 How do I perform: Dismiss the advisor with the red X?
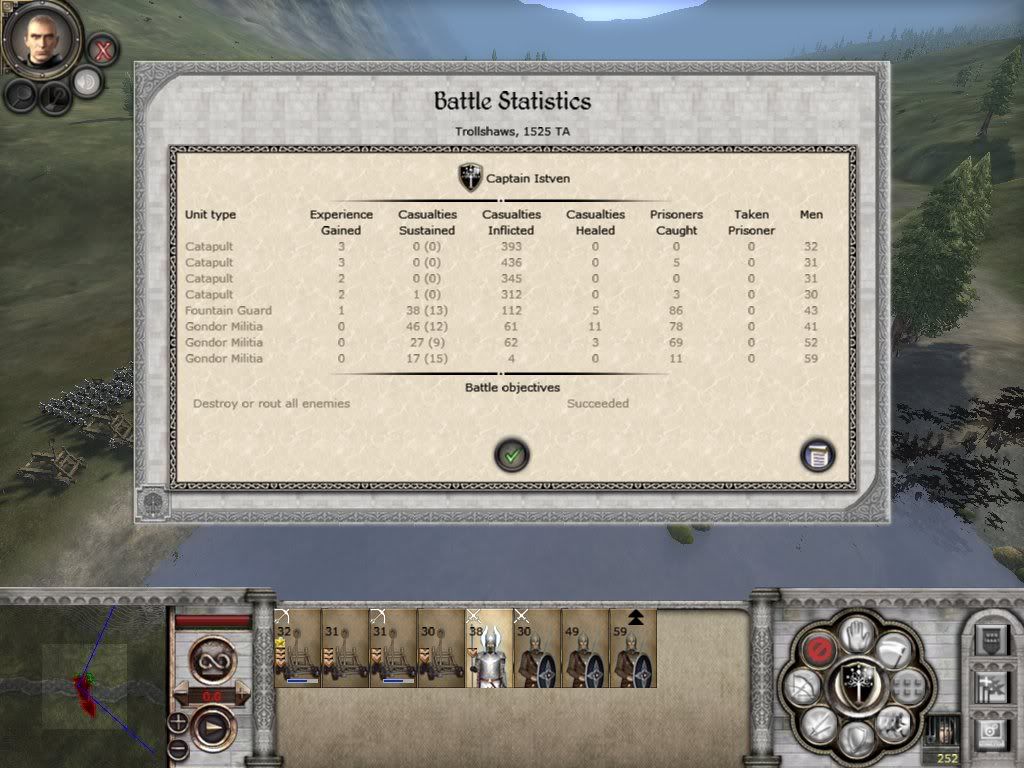(102, 47)
